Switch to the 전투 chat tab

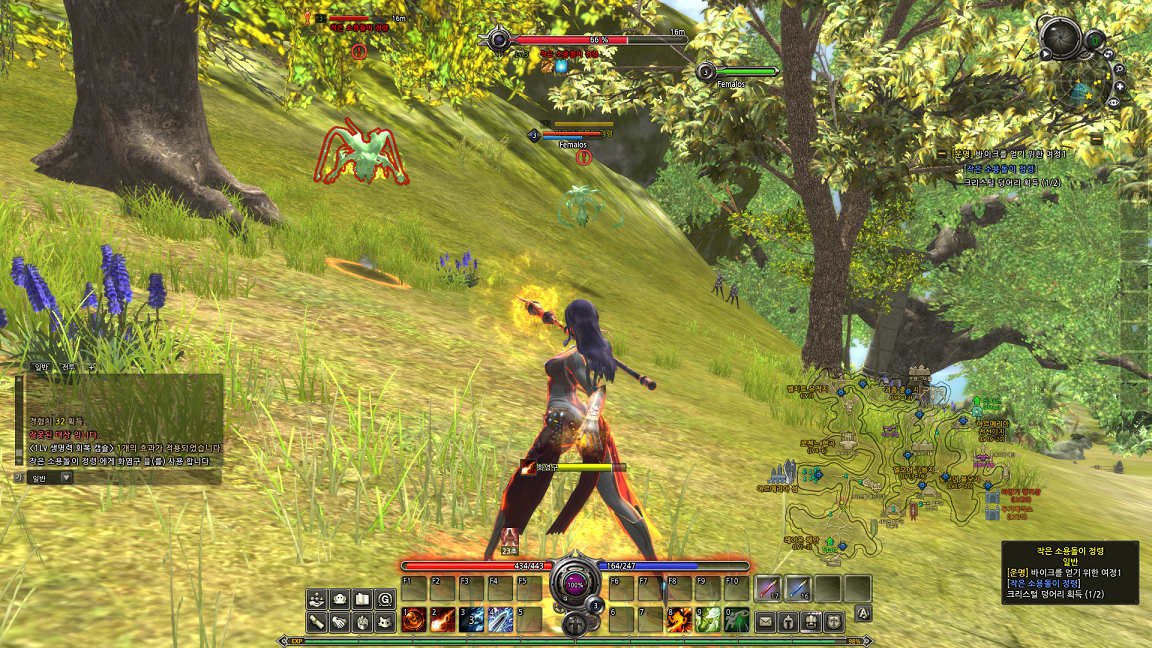[x=68, y=368]
